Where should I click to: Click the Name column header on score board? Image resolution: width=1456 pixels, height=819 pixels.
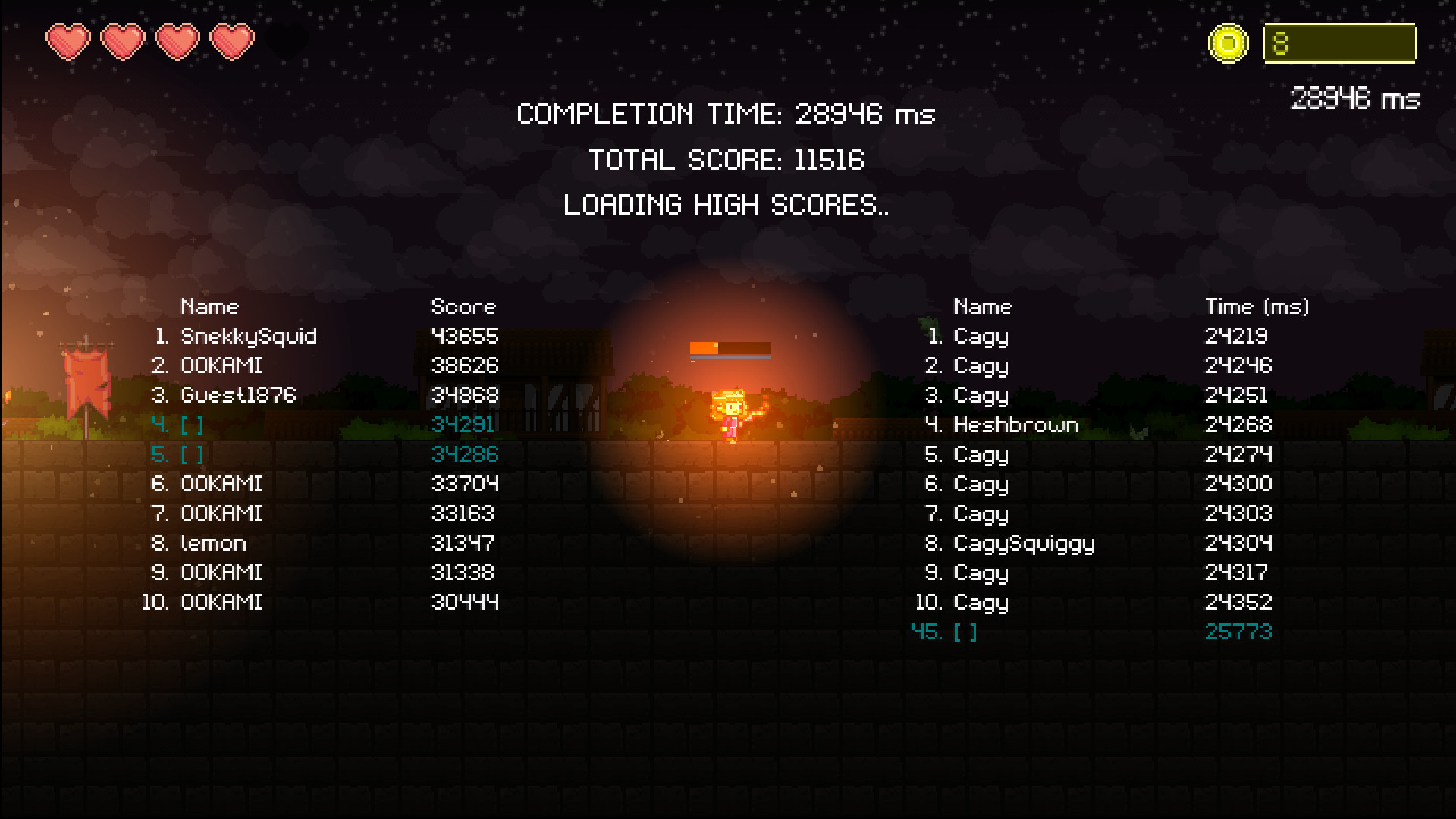coord(209,306)
